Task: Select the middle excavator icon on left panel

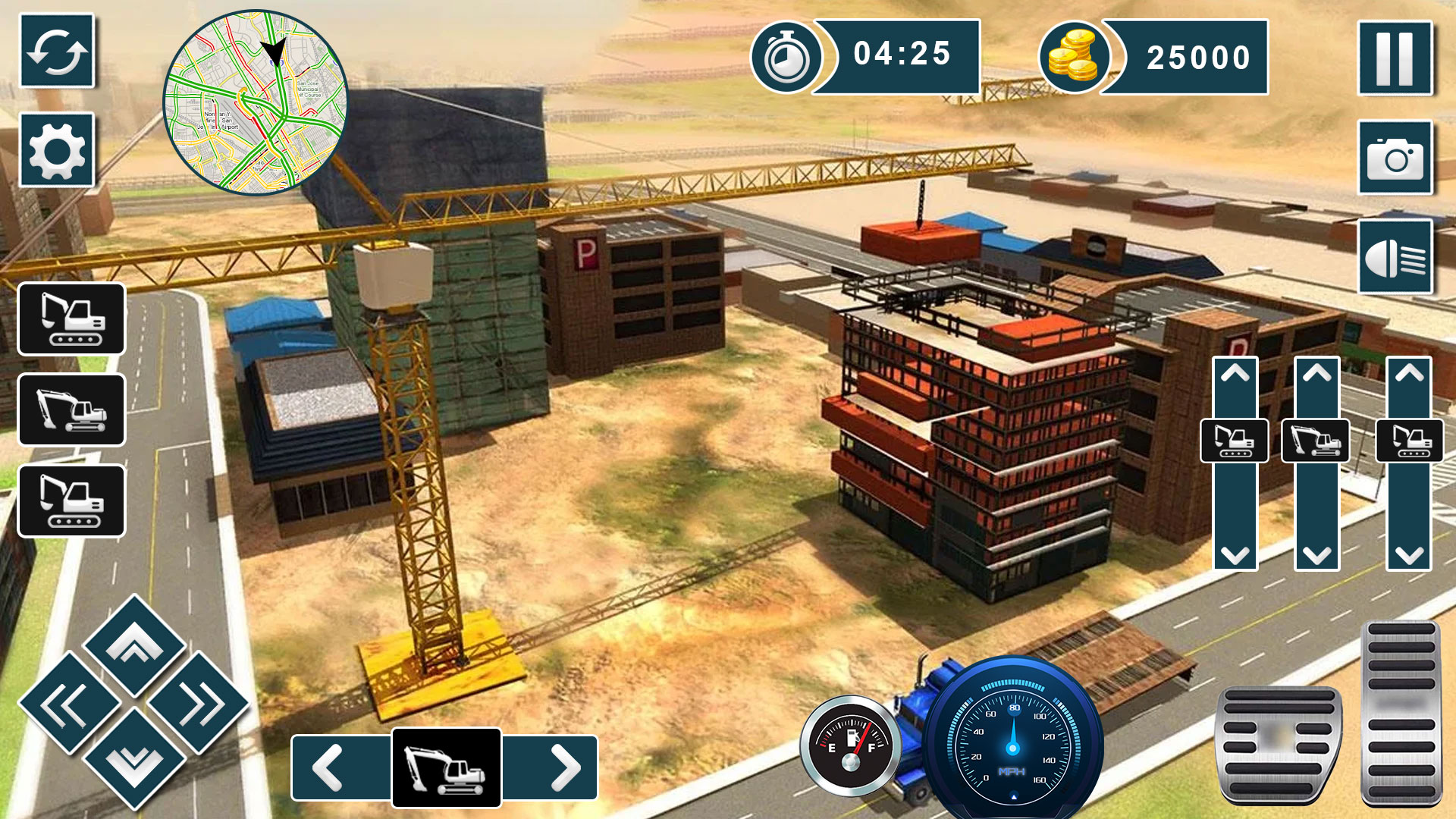Action: 72,411
